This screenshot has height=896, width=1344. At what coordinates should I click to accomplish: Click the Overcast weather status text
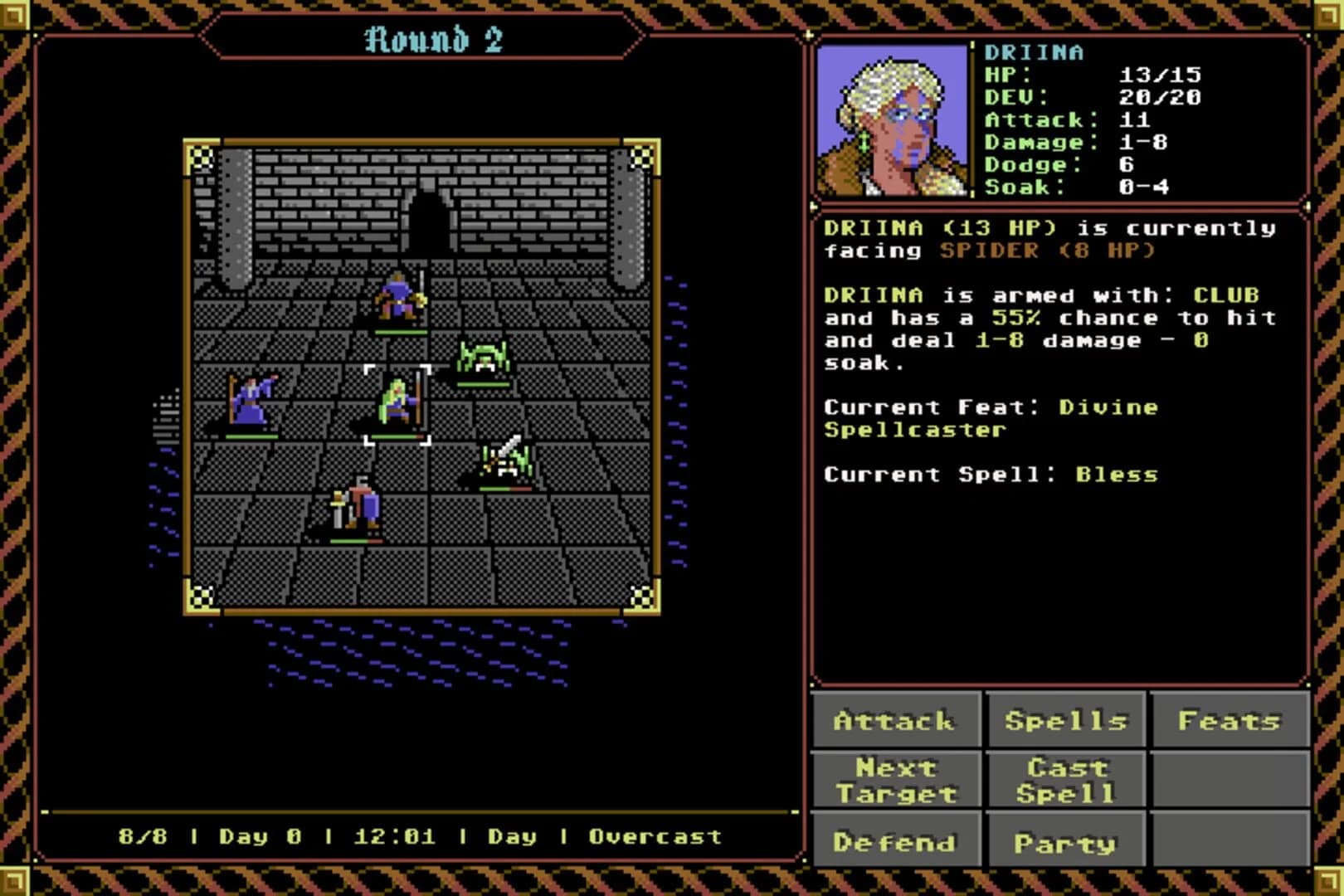tap(655, 837)
